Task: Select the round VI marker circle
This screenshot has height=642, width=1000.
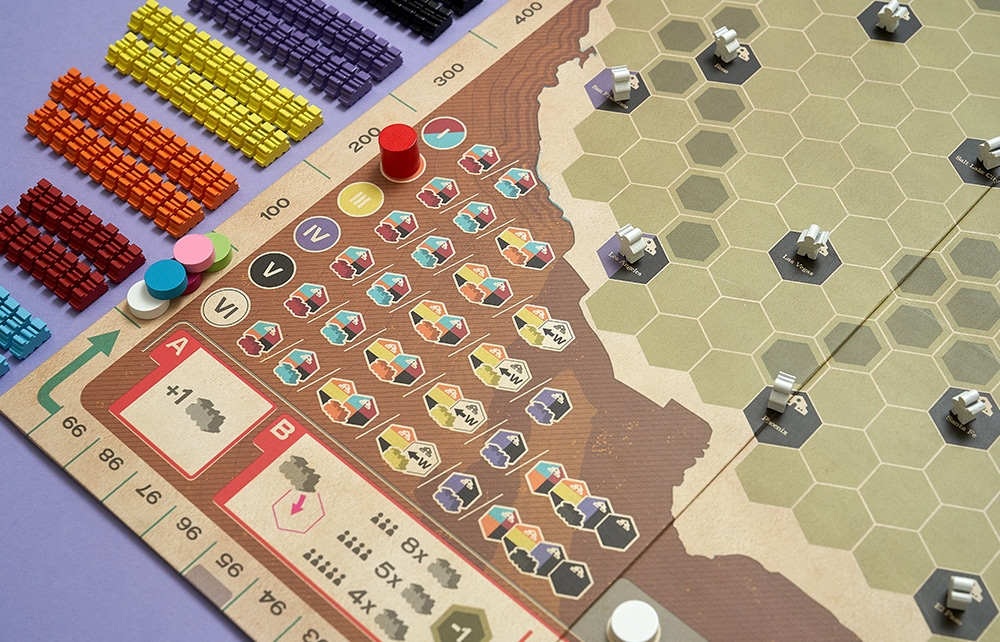Action: coord(225,307)
